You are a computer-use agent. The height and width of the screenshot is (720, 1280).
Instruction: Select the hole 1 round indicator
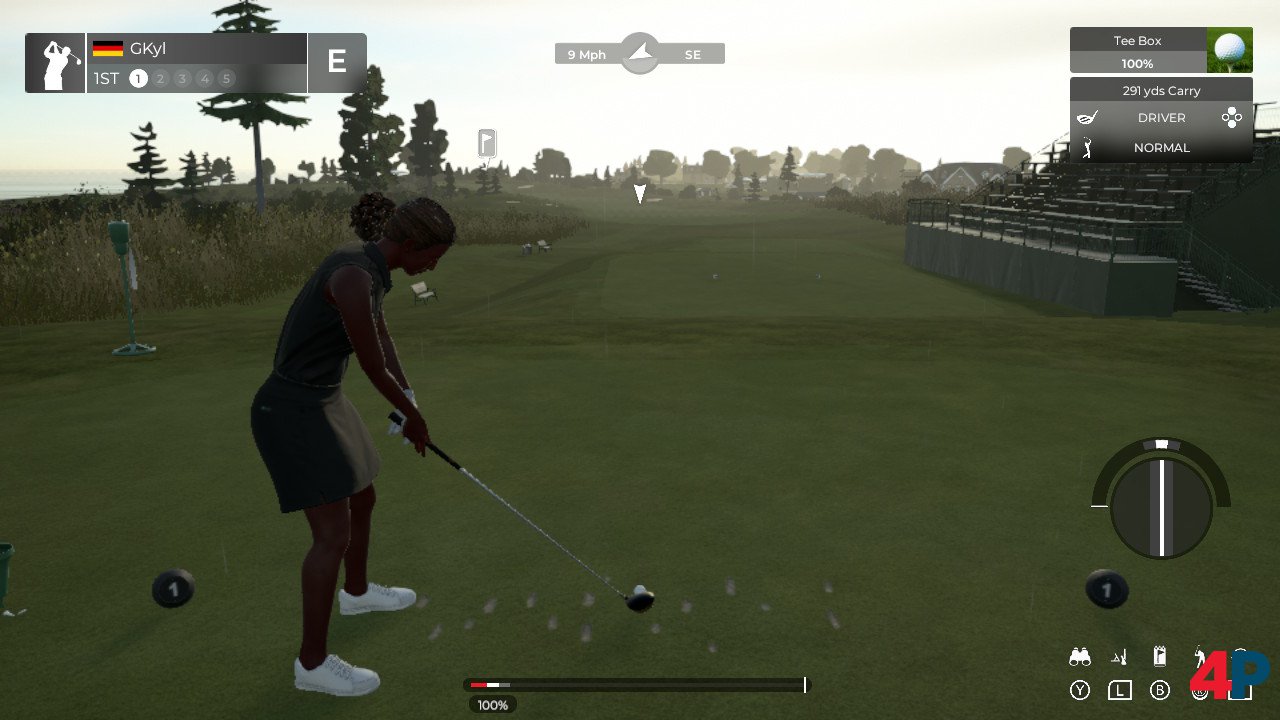[x=138, y=78]
